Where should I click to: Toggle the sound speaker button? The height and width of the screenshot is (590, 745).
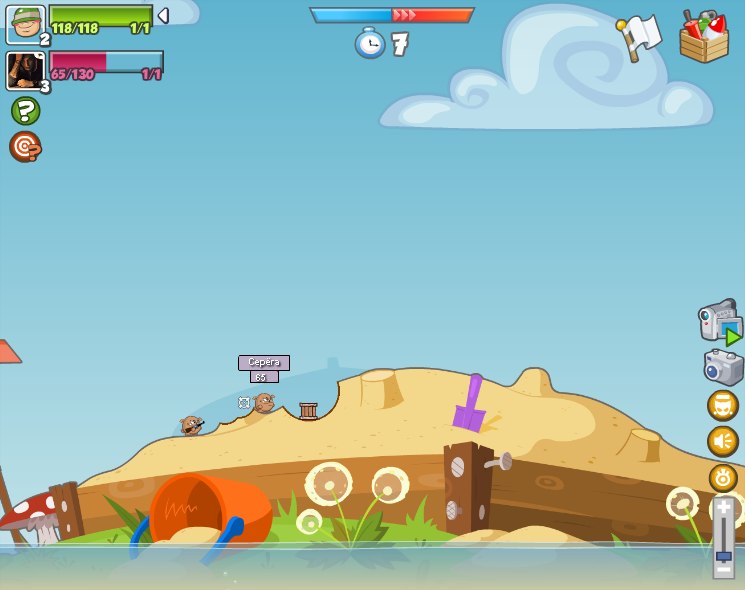[723, 441]
